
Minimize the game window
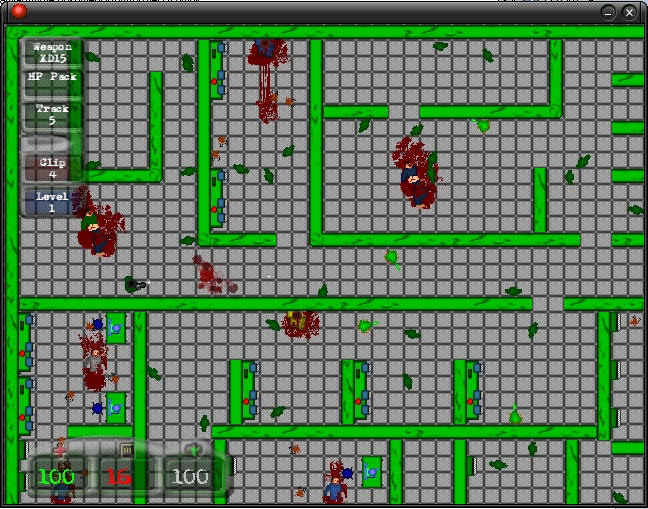point(608,12)
